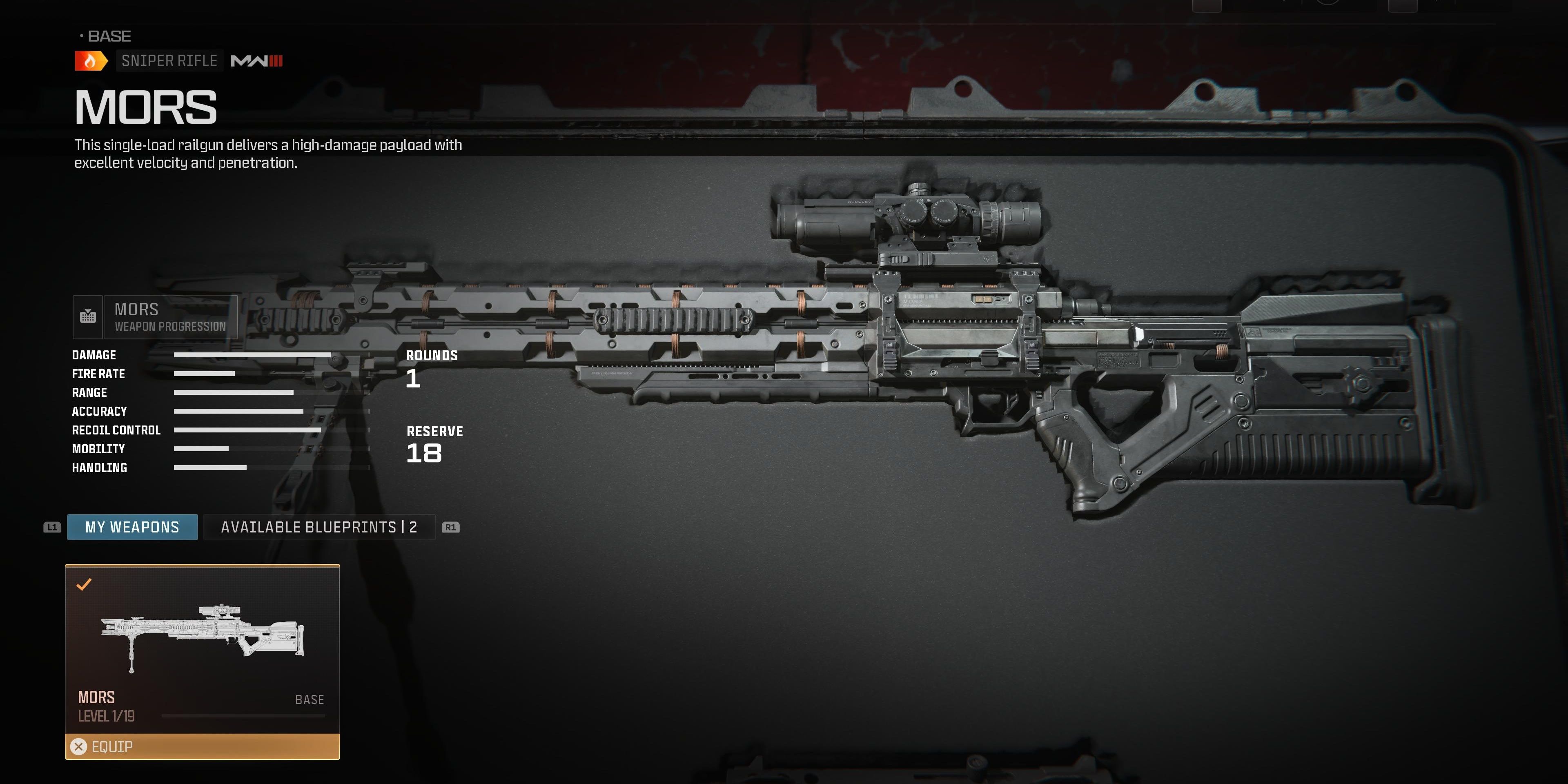Click the EQUIP button on the weapon card
1568x784 pixels.
point(113,748)
